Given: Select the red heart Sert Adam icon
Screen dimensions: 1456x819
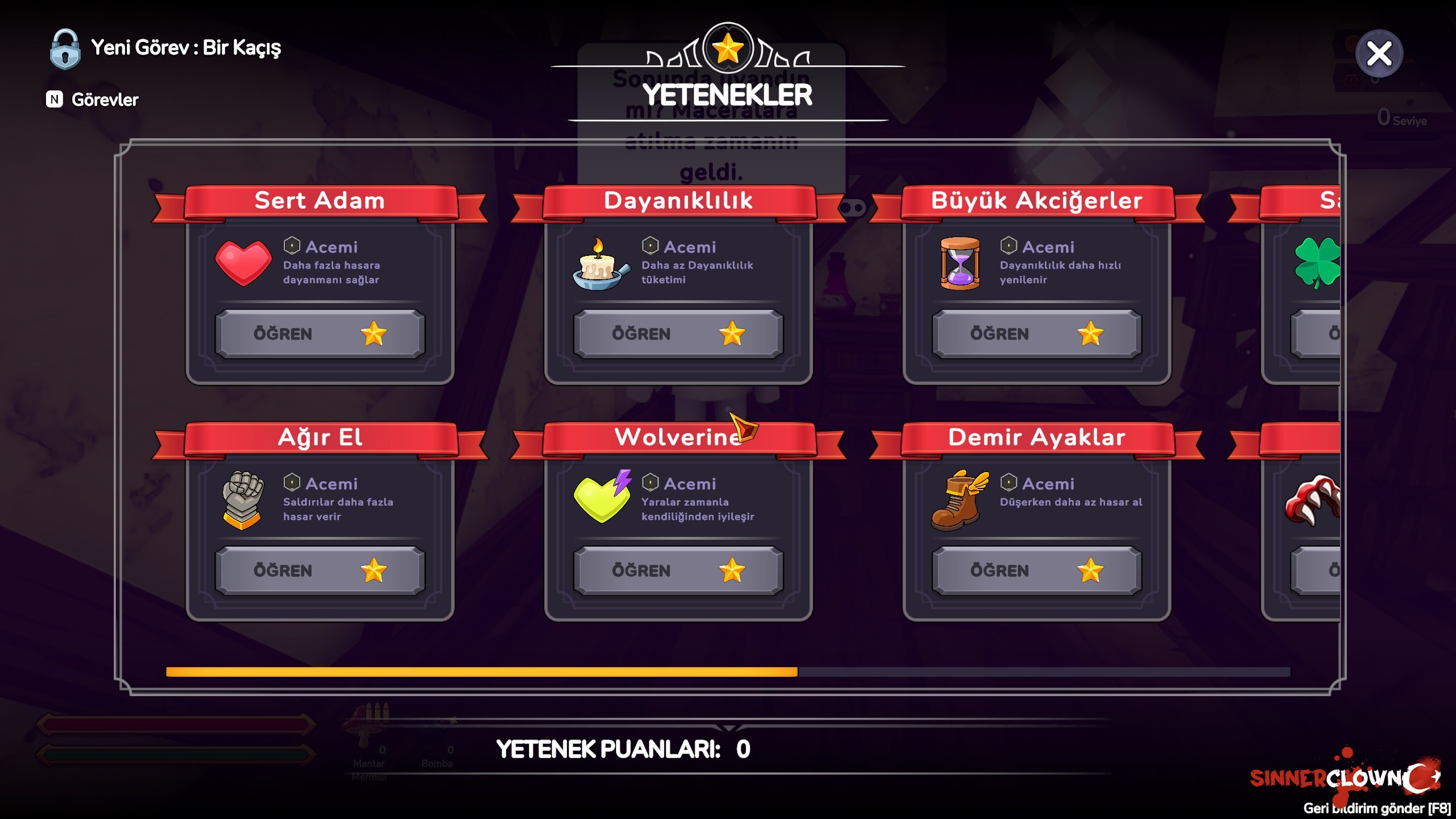Looking at the screenshot, I should (243, 263).
